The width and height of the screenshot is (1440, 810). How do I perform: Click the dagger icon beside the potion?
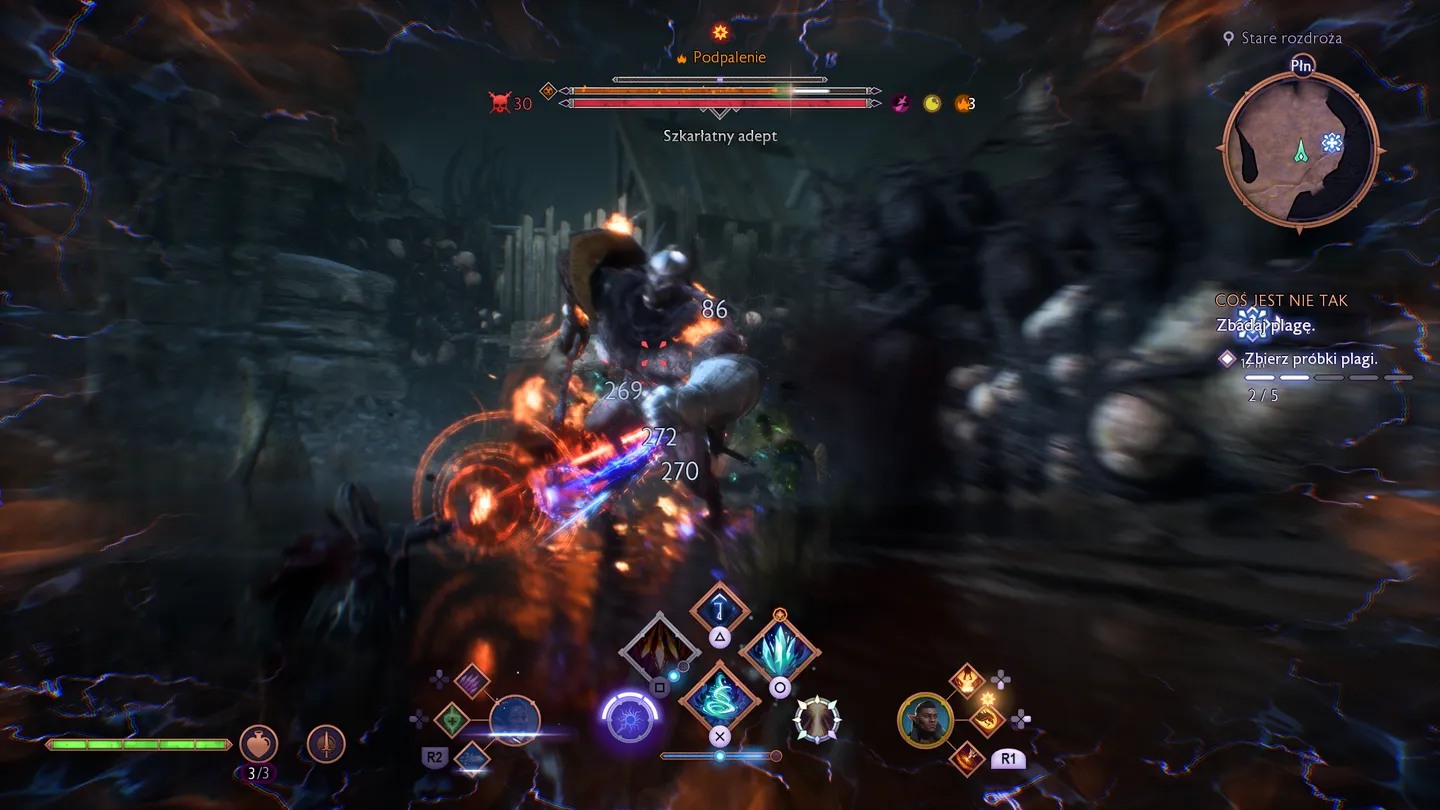click(326, 743)
